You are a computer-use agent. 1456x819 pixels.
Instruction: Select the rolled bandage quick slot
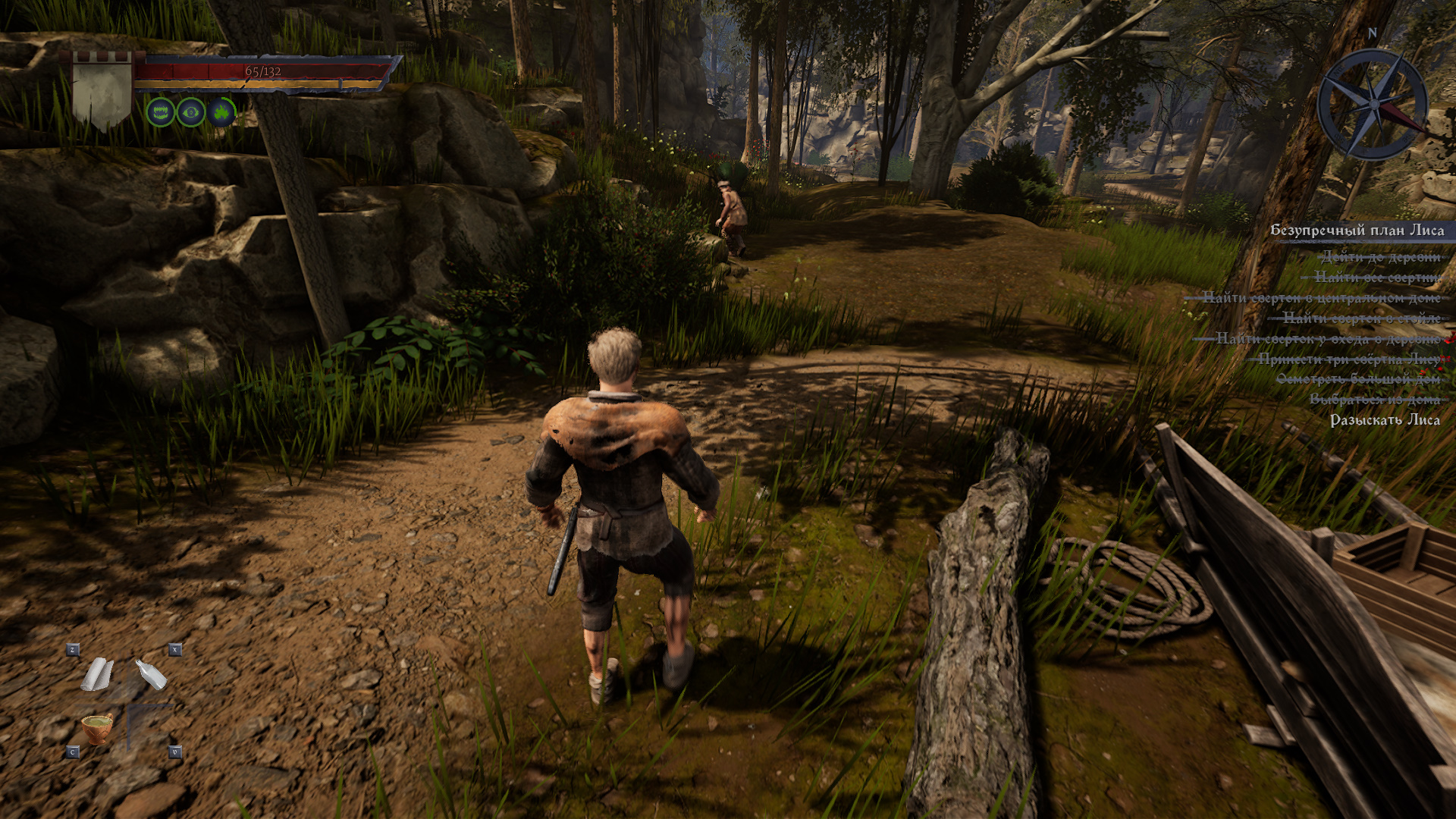click(x=97, y=674)
